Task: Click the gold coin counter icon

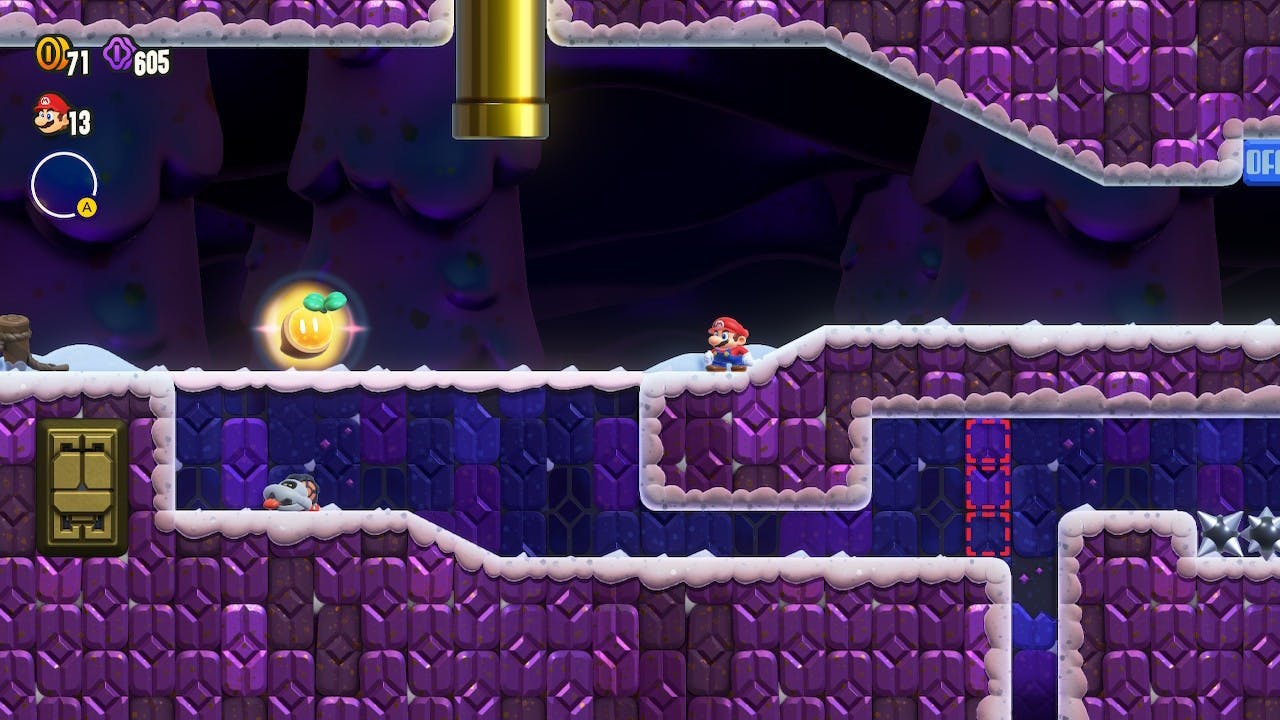Action: 49,54
